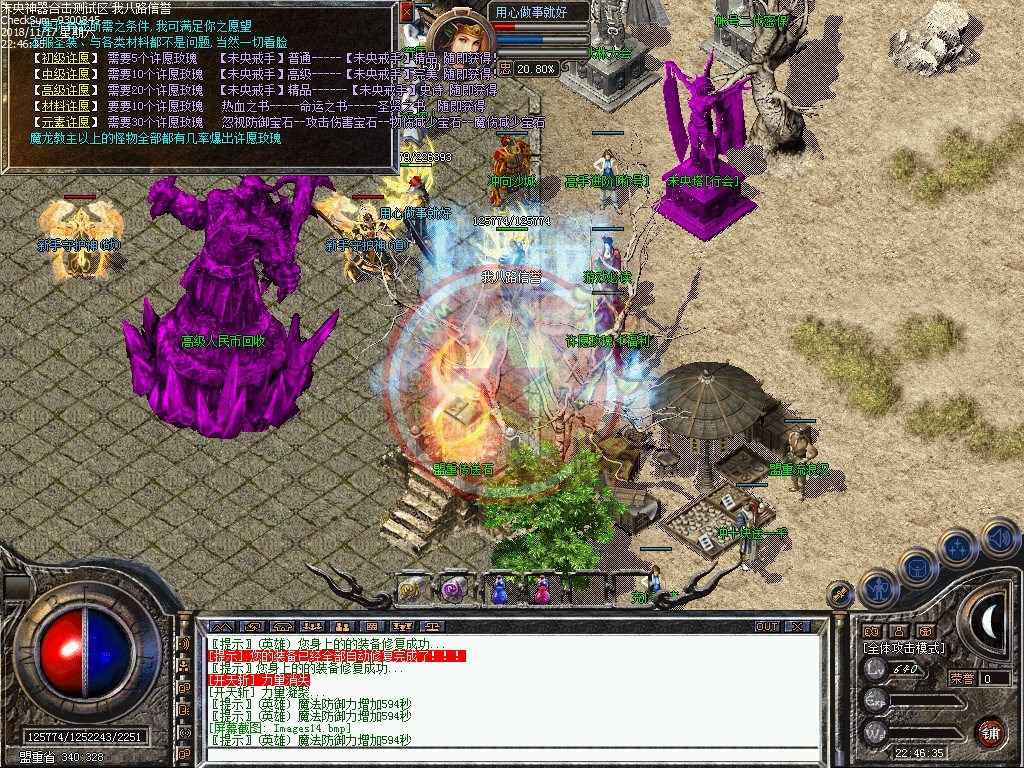
Task: Open the shop via the red 铺 button
Action: coord(990,731)
